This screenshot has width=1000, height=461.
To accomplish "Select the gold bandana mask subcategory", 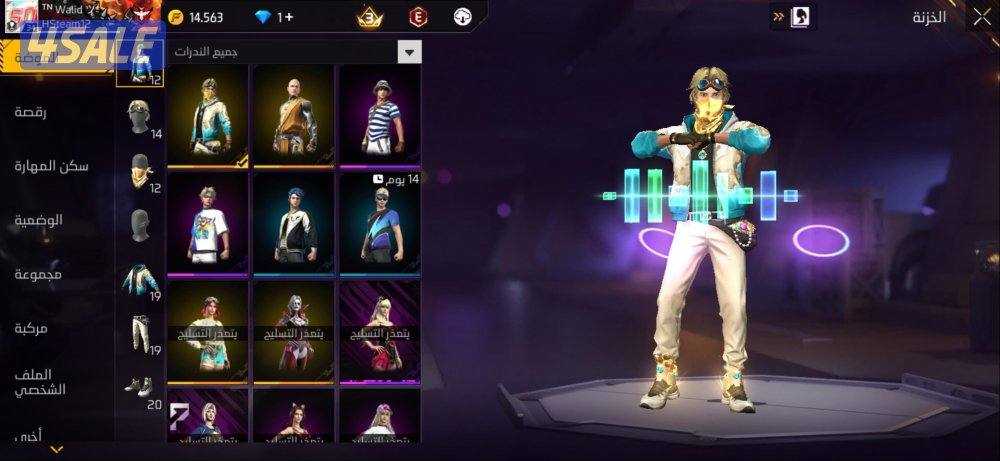I will 140,170.
